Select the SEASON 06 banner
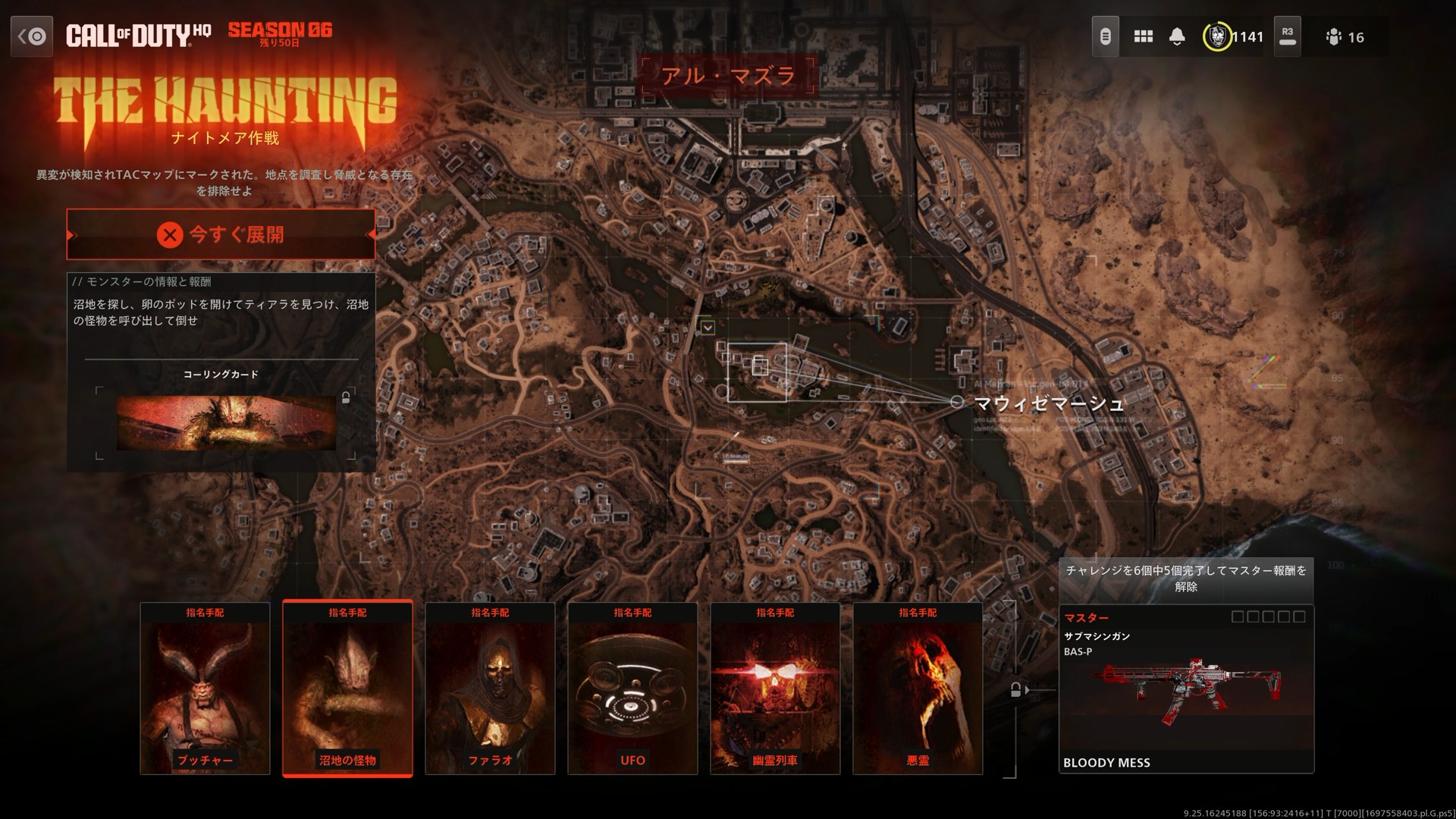The width and height of the screenshot is (1456, 819). (280, 33)
